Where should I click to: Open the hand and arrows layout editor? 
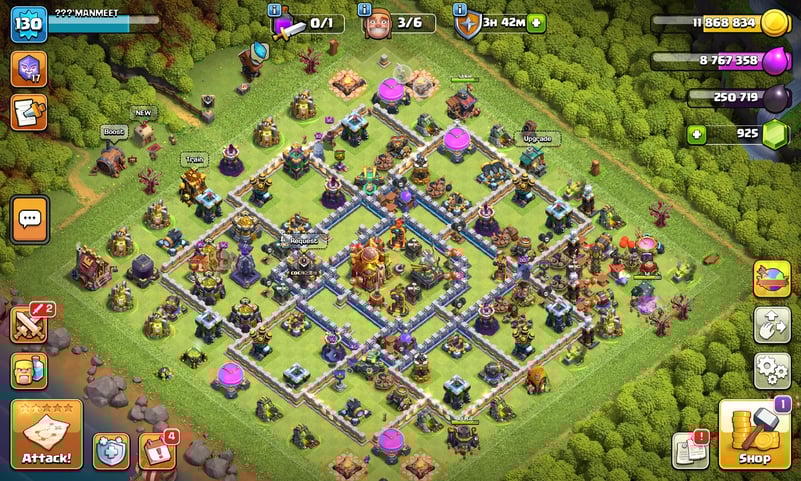771,324
